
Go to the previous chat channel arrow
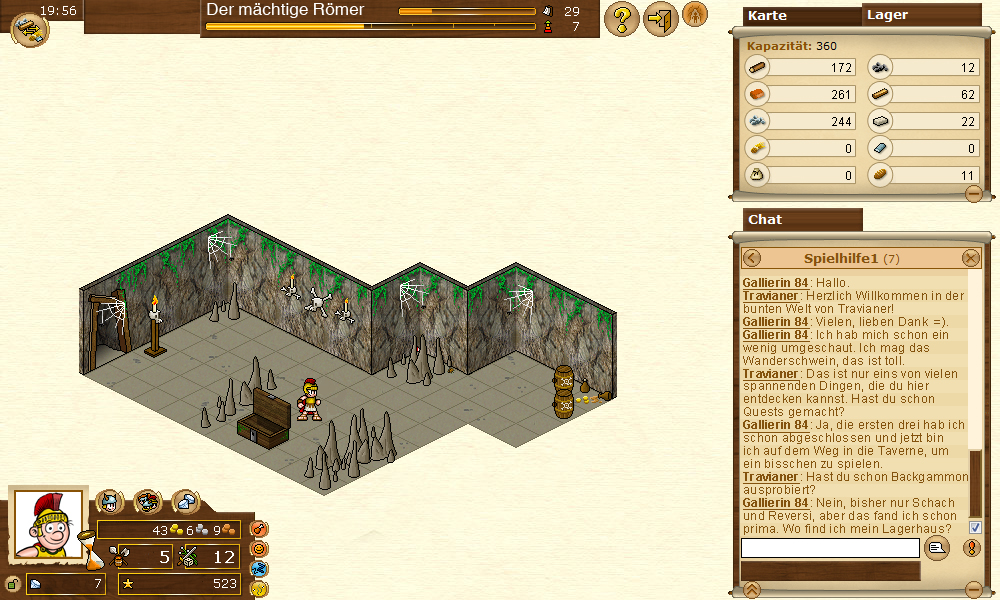point(752,258)
